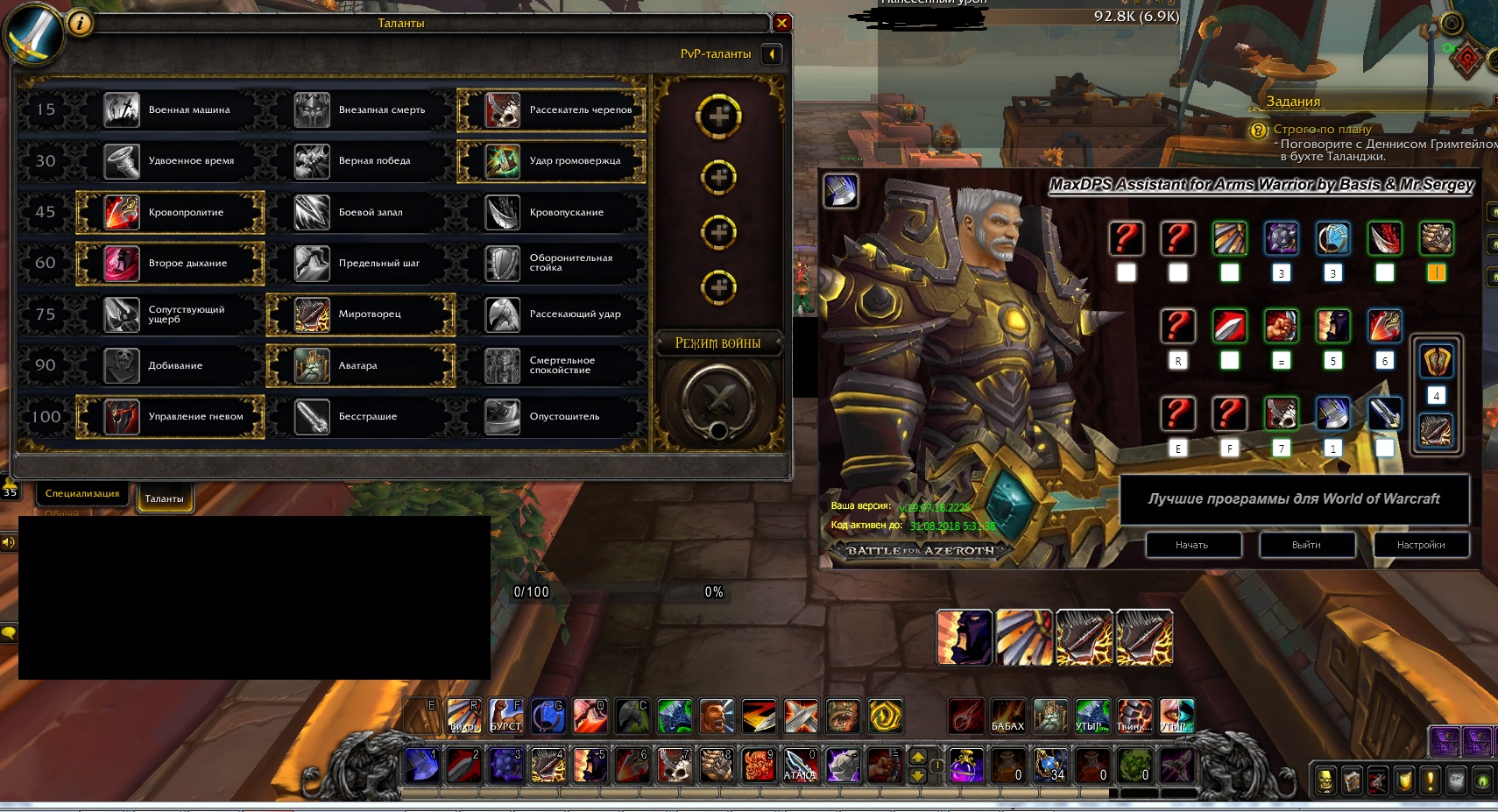The width and height of the screenshot is (1498, 812).
Task: Open the talent info button
Action: coord(80,24)
